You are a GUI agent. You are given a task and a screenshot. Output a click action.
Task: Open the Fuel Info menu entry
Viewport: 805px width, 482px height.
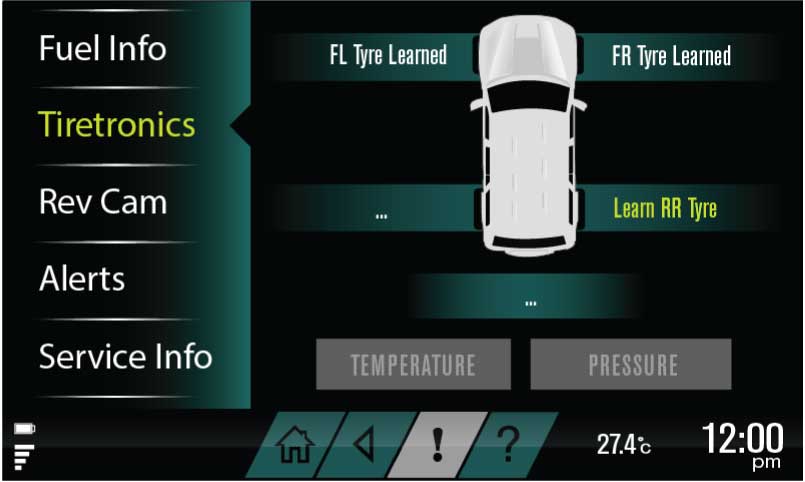(102, 48)
